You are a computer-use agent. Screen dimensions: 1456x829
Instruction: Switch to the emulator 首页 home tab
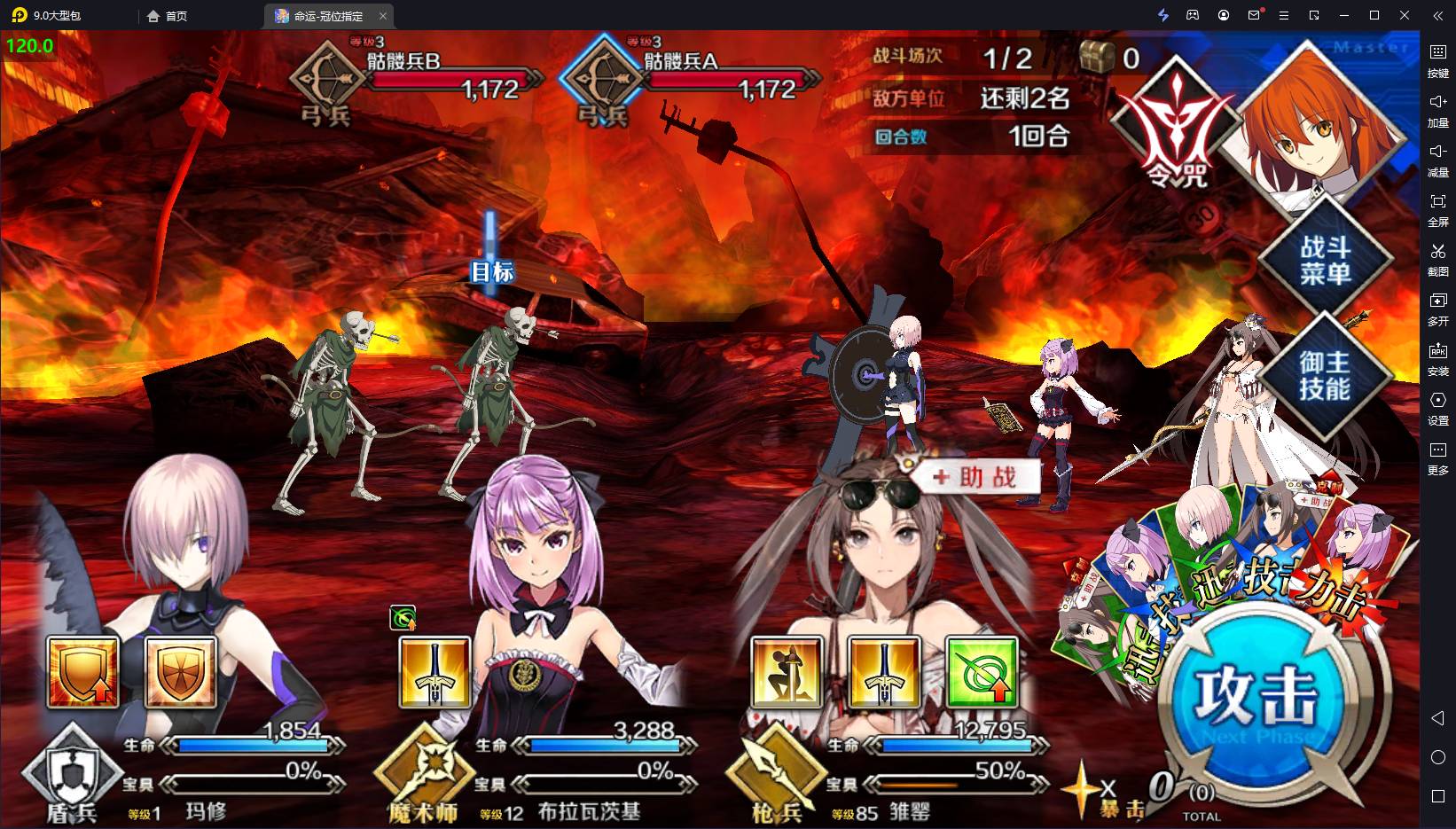point(168,16)
